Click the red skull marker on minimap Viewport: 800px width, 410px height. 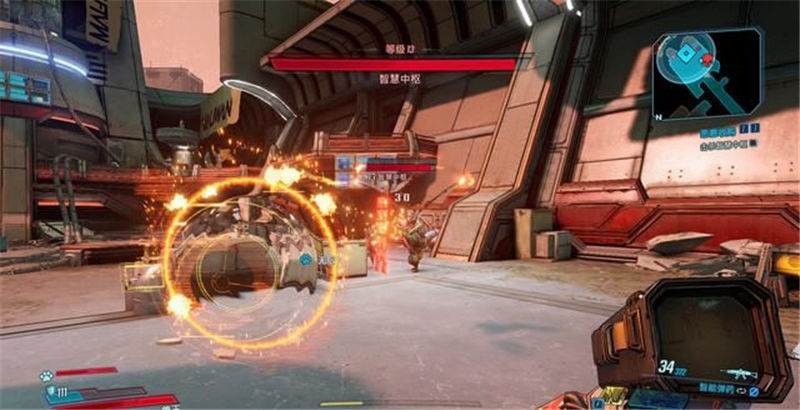708,60
